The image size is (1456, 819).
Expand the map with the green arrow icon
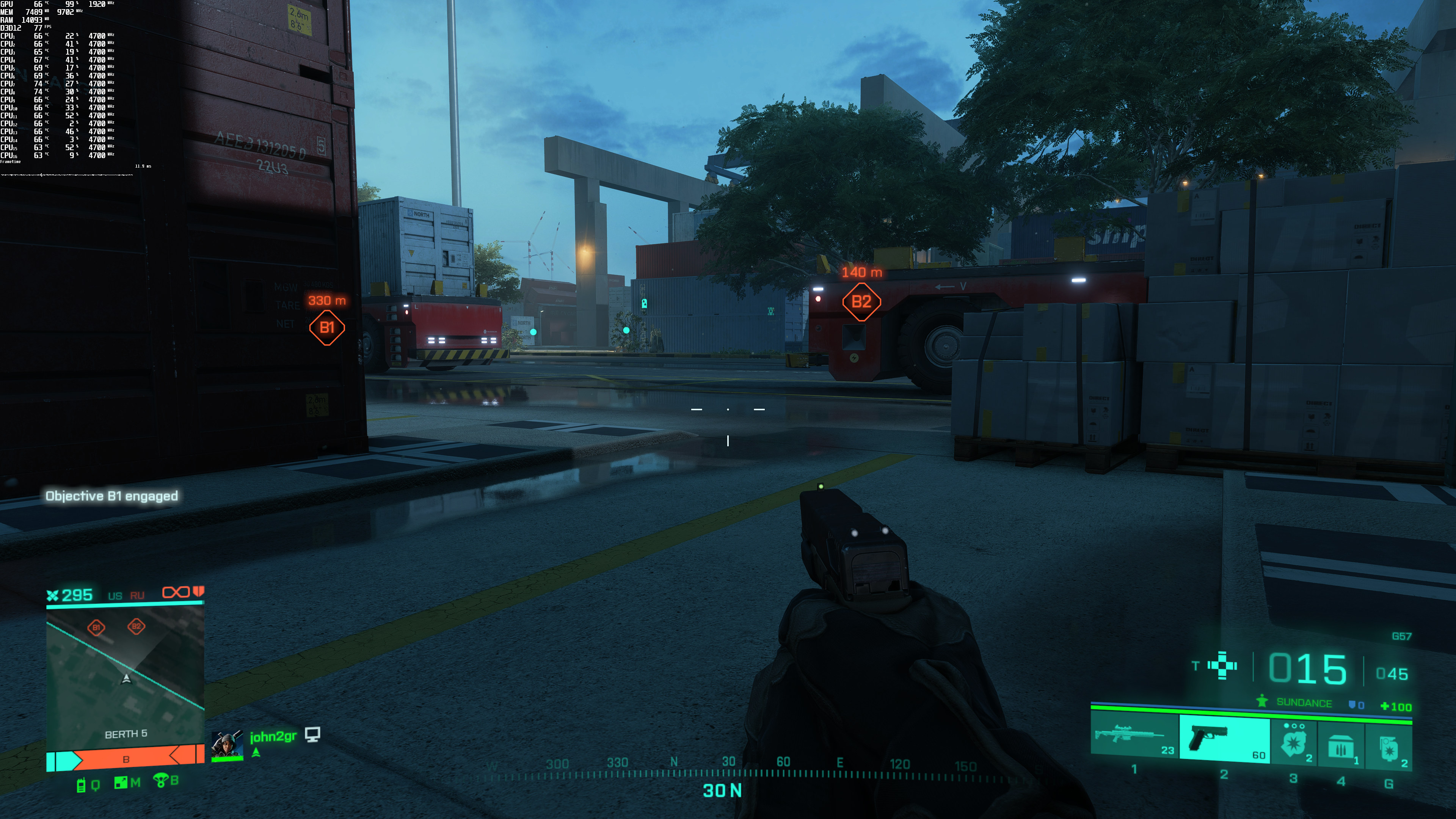(121, 783)
